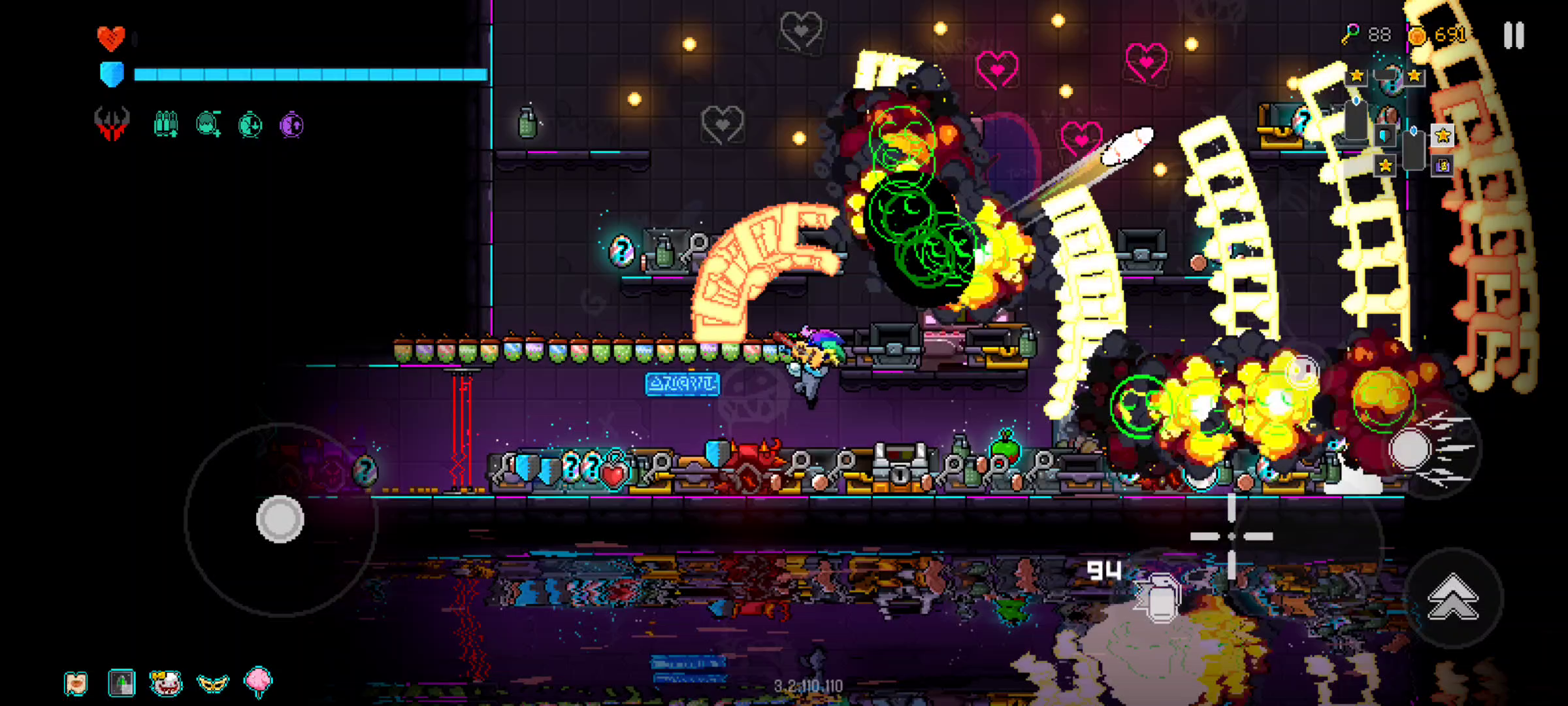The image size is (1568, 706).
Task: Select the toast-shaped item icon
Action: (x=76, y=683)
